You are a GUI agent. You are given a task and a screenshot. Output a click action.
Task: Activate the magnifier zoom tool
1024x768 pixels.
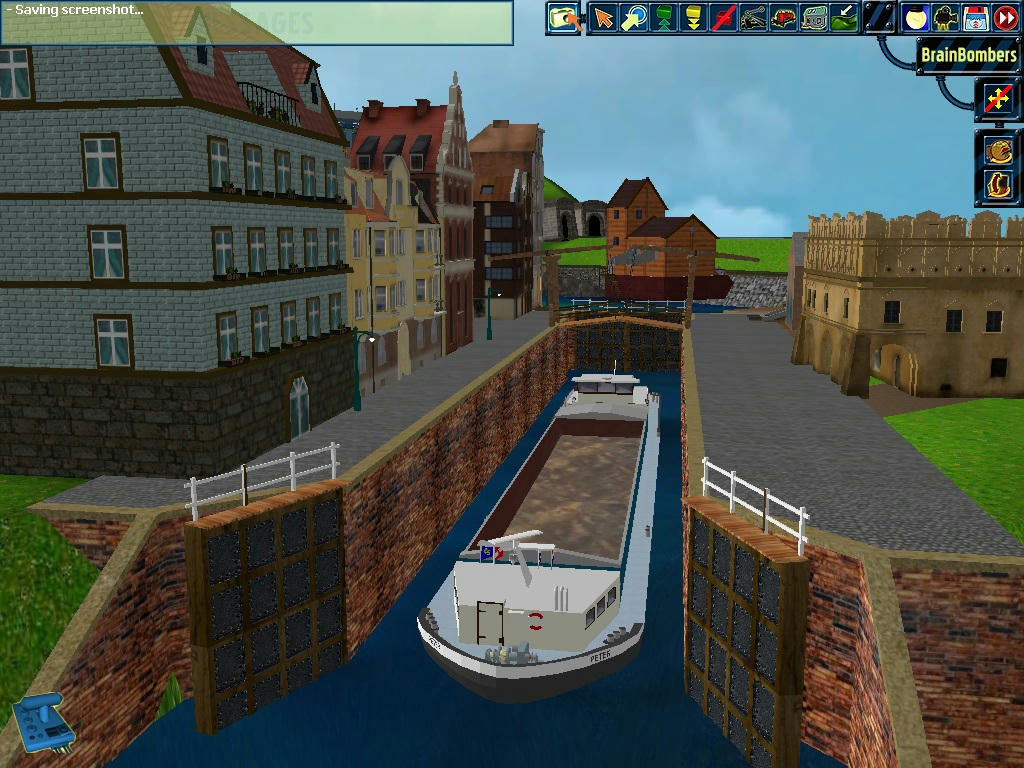coord(633,18)
